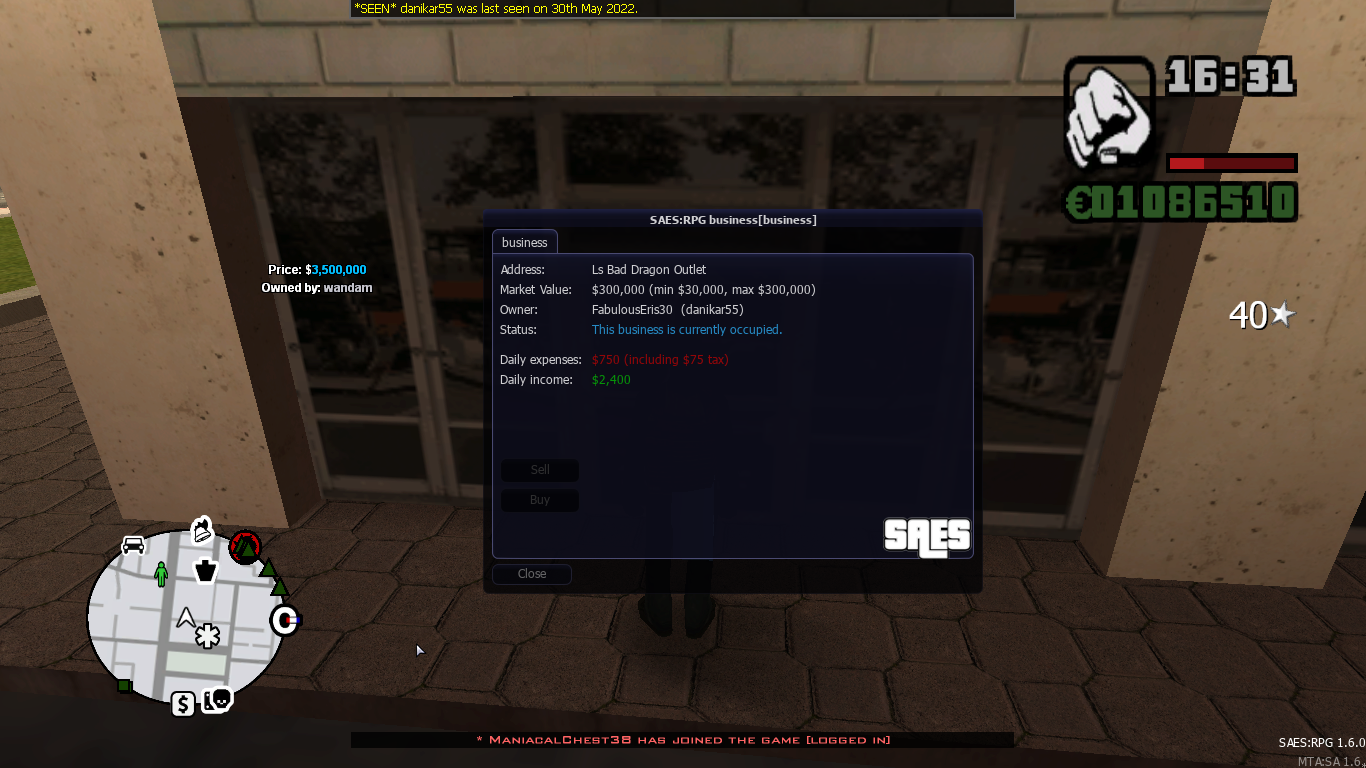The height and width of the screenshot is (768, 1366).
Task: Click the SAES logo in the window
Action: pyautogui.click(x=926, y=537)
